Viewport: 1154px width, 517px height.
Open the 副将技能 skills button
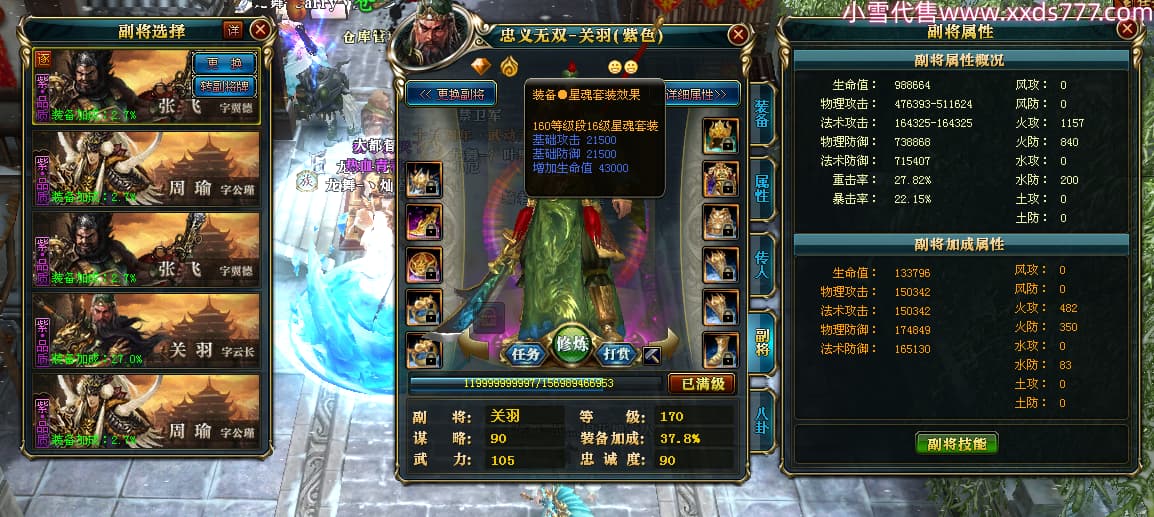click(957, 443)
